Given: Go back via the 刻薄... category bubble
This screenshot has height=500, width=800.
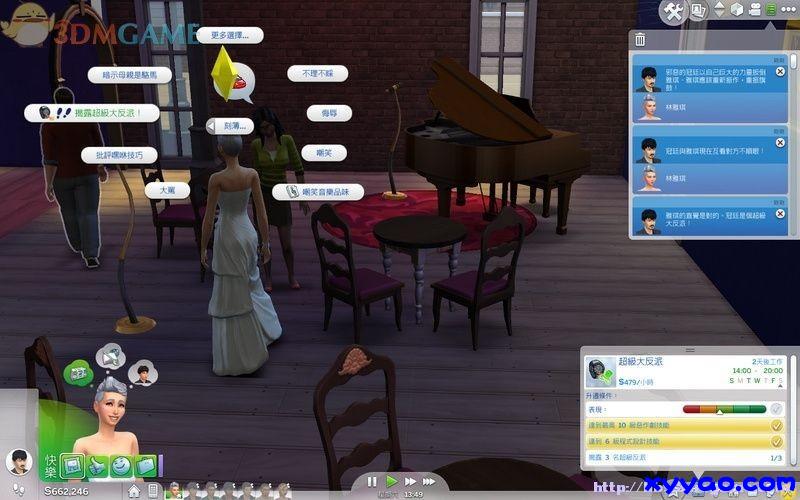Looking at the screenshot, I should 233,126.
